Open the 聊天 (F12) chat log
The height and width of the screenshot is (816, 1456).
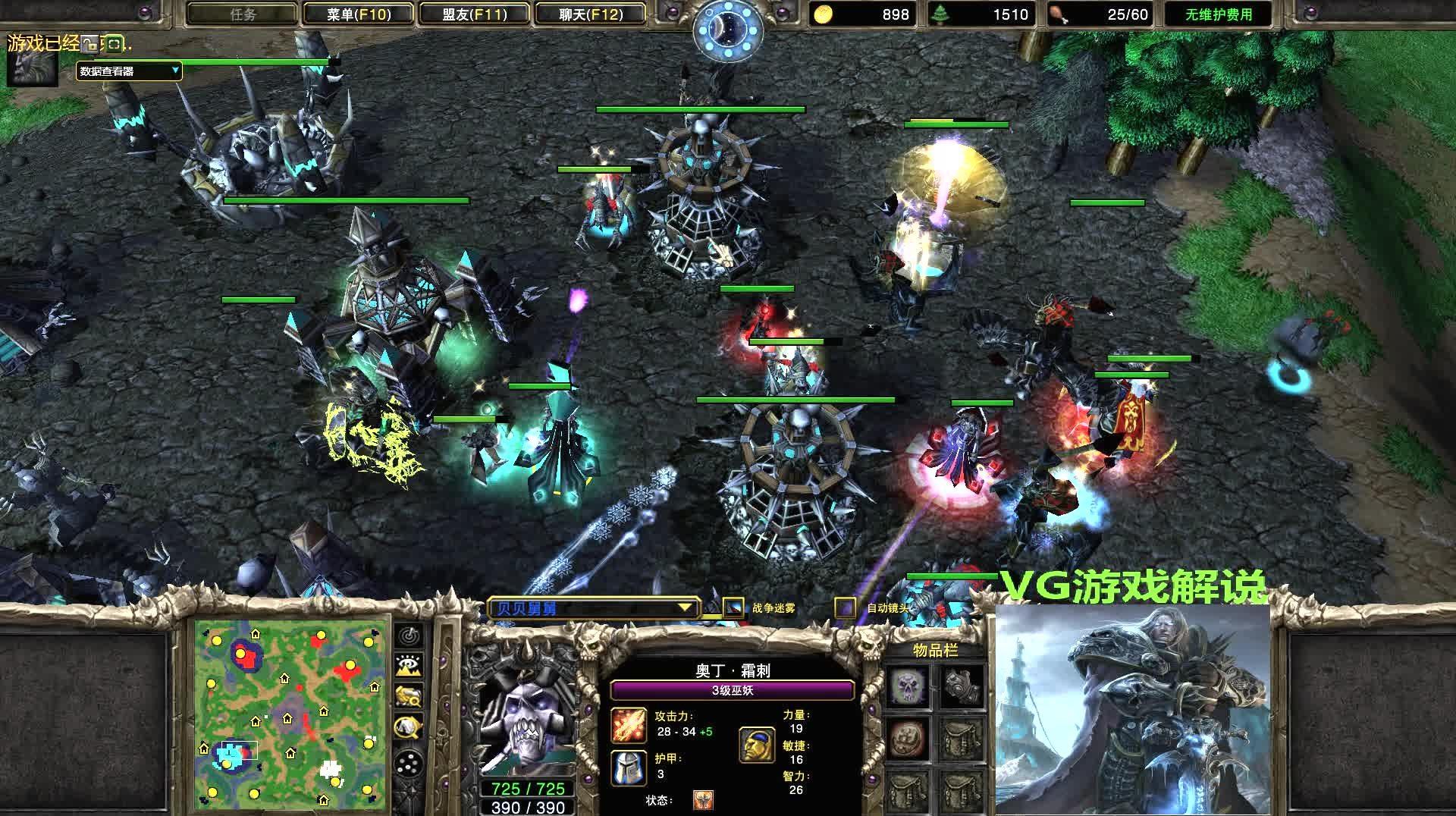[591, 14]
